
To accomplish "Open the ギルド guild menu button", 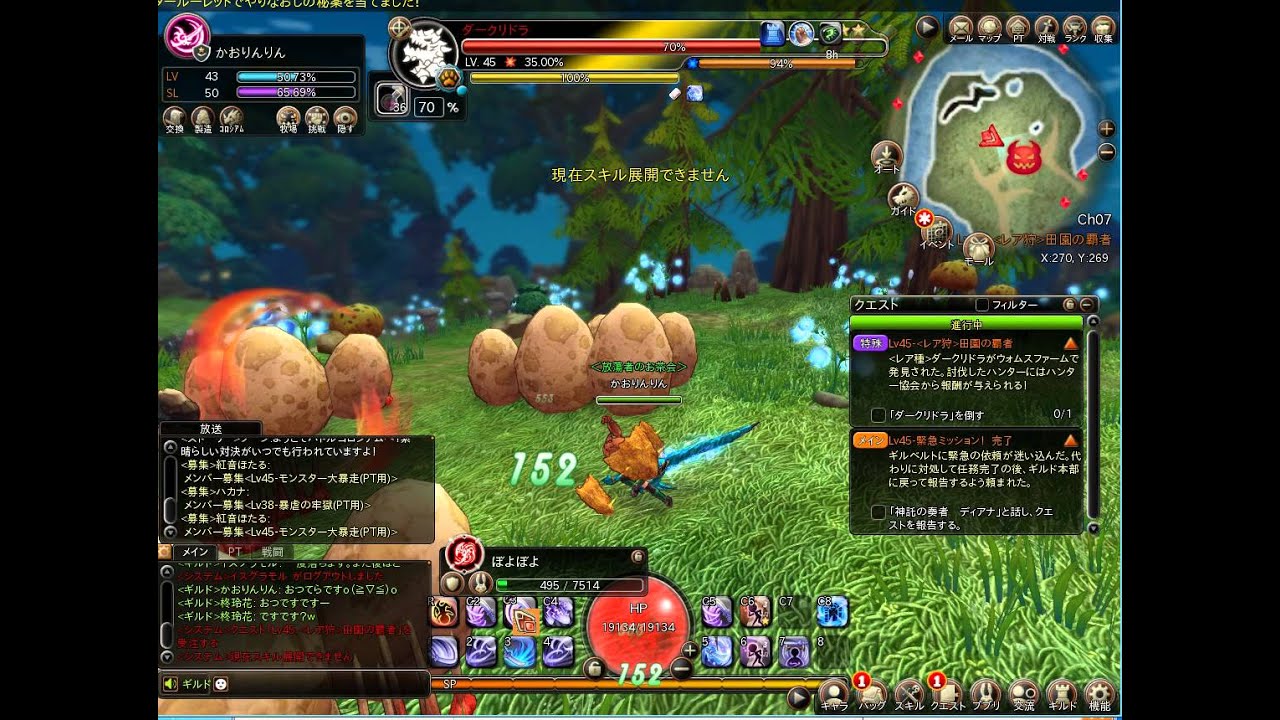I will (x=1062, y=693).
